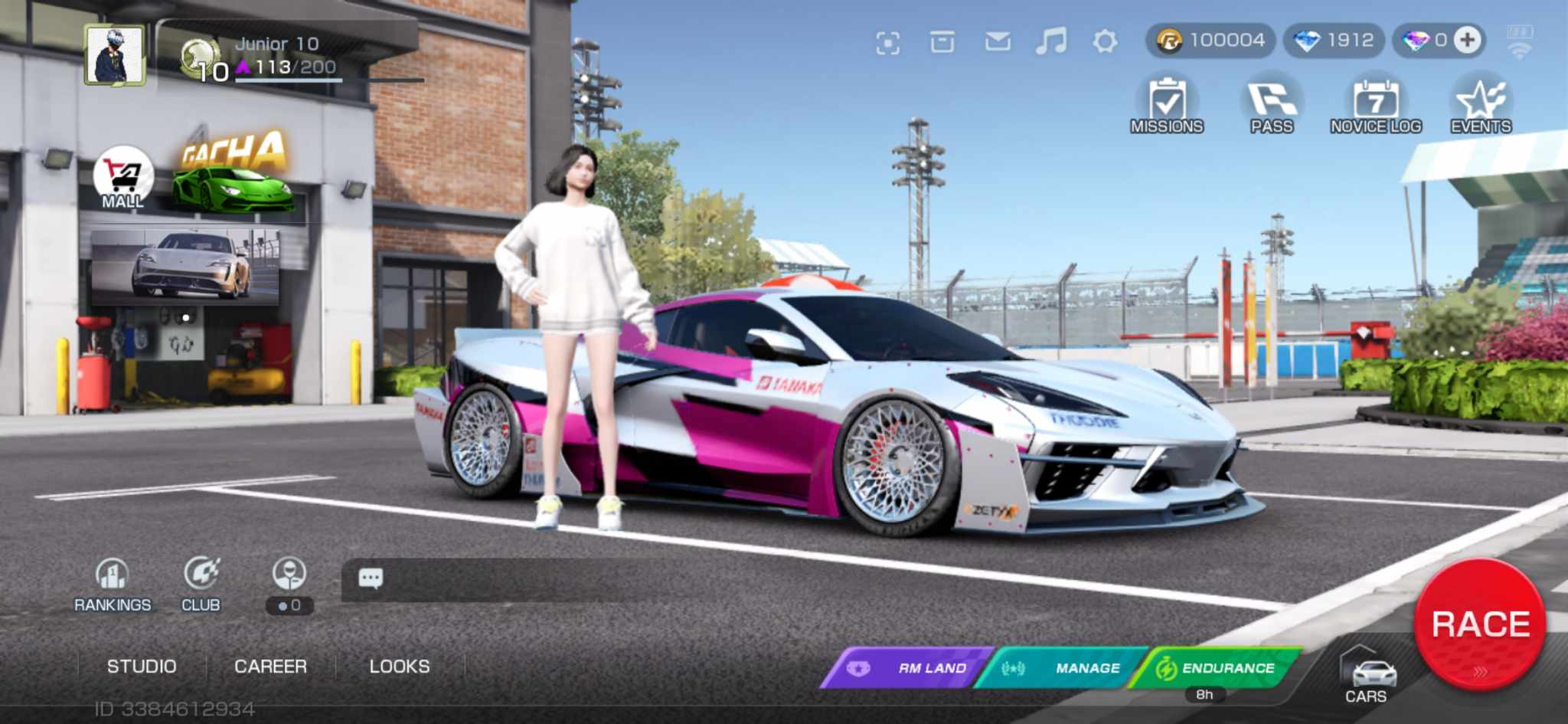The width and height of the screenshot is (1568, 724).
Task: Start a race with the red RACE button
Action: pyautogui.click(x=1479, y=624)
